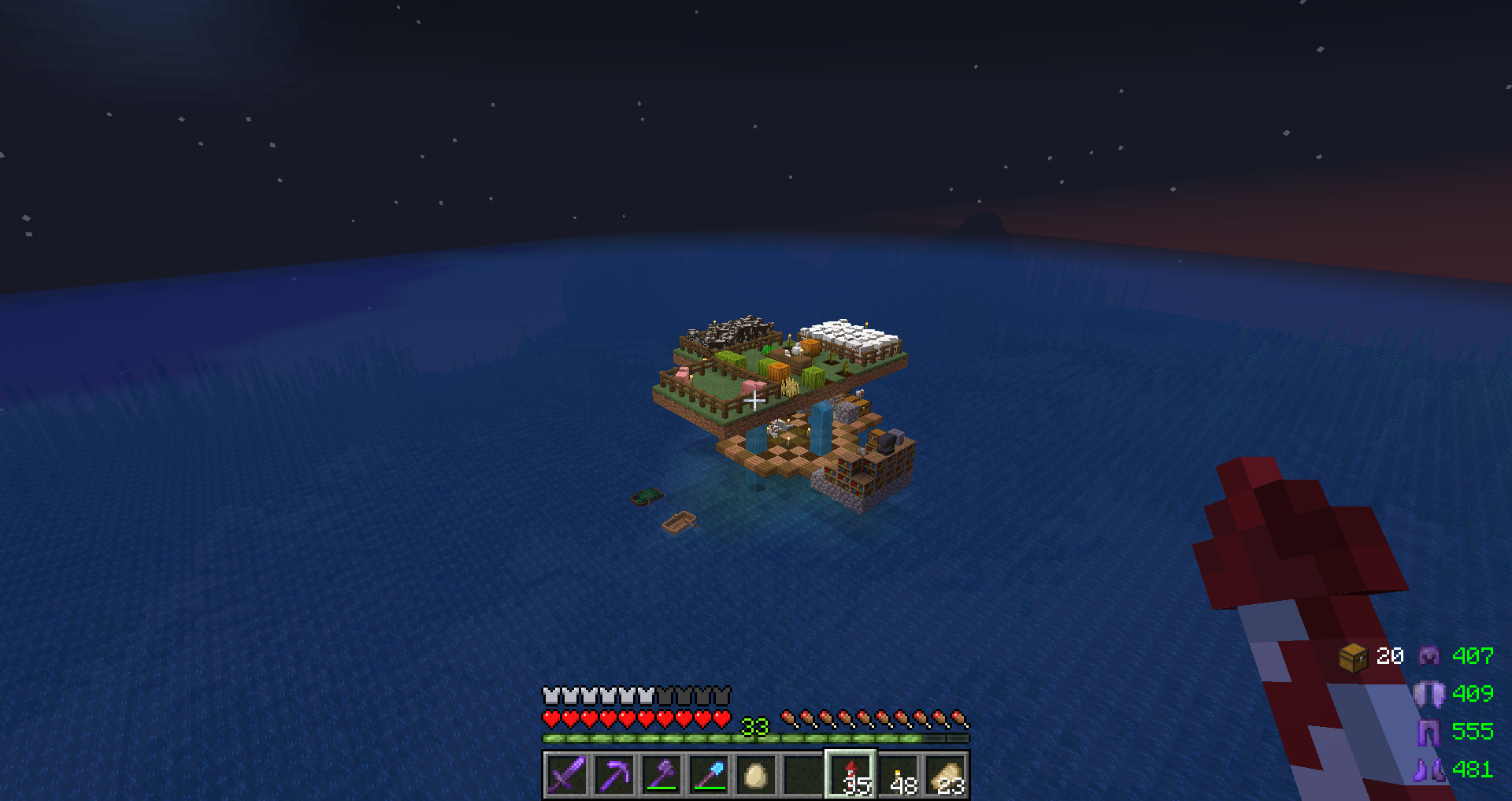The image size is (1512, 801).
Task: Select the bread stack hotbar slot
Action: pyautogui.click(x=946, y=775)
